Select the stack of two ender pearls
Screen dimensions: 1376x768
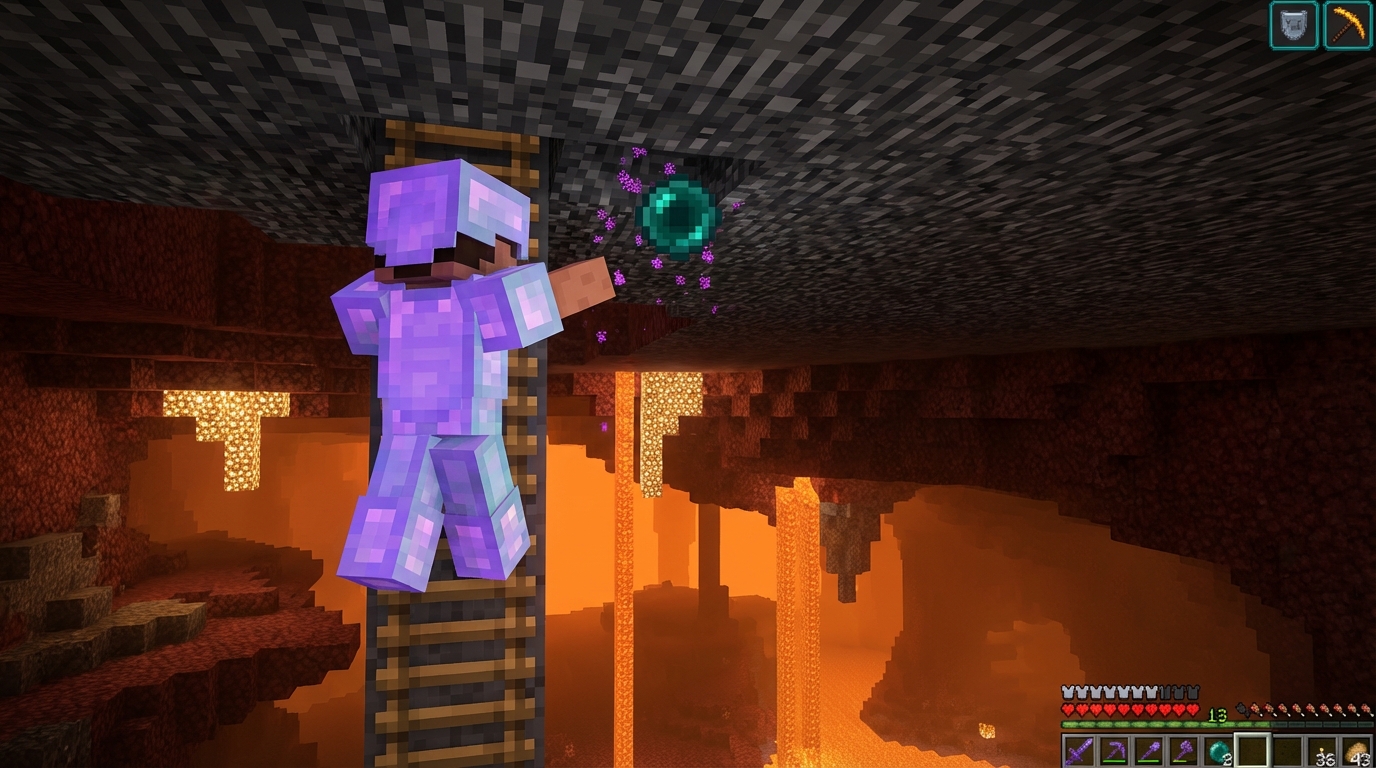coord(1218,748)
